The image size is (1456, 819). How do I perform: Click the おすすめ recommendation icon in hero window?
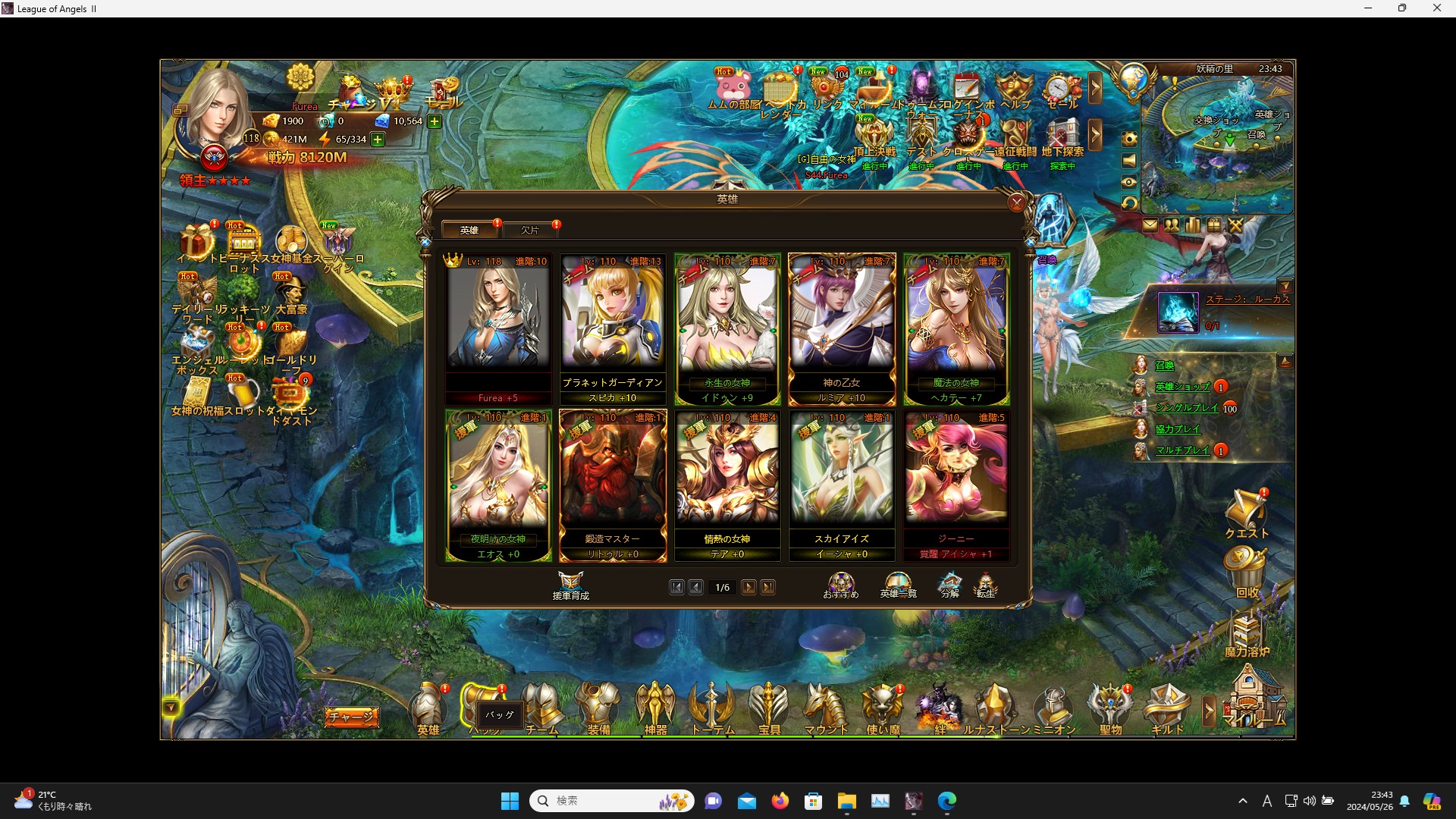(840, 582)
